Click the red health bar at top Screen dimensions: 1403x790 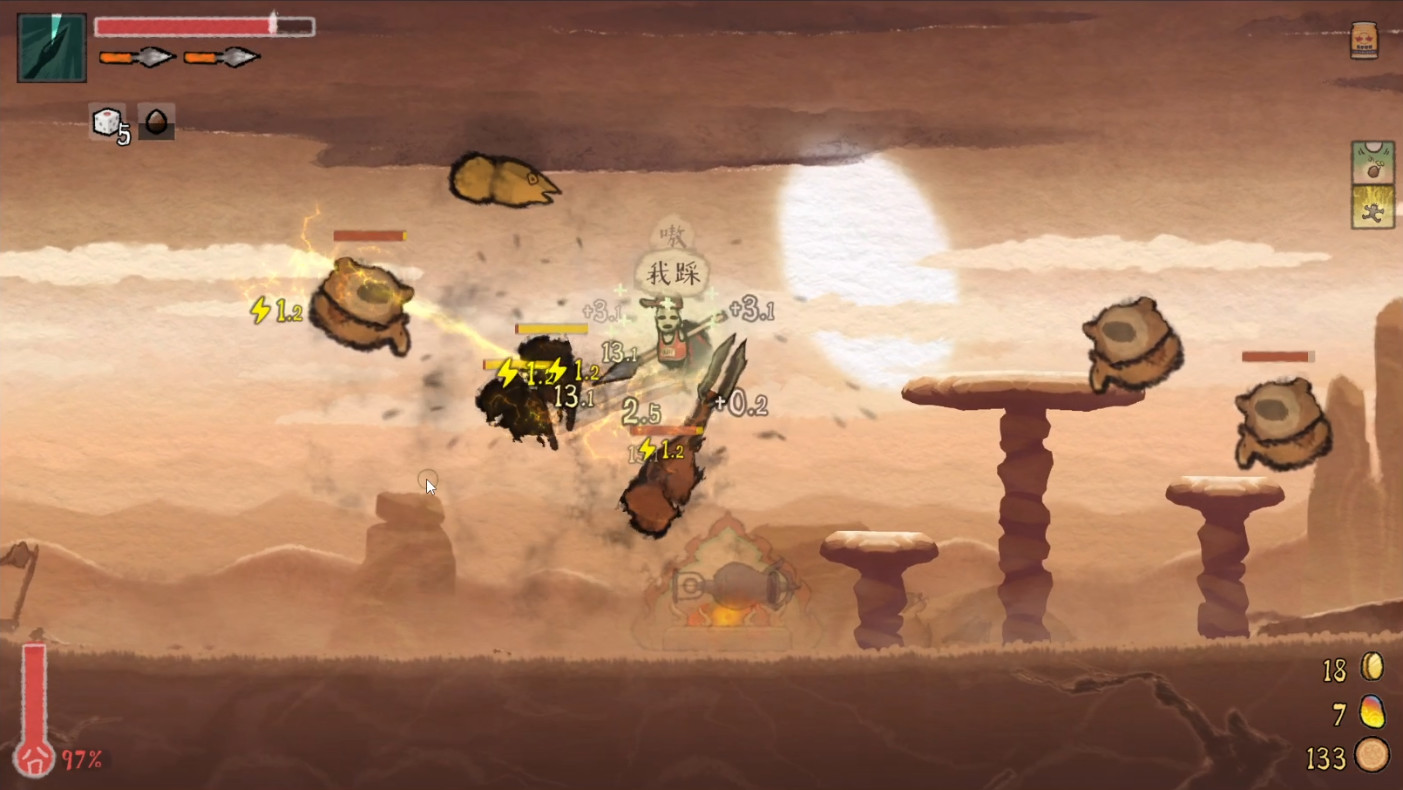[x=190, y=25]
